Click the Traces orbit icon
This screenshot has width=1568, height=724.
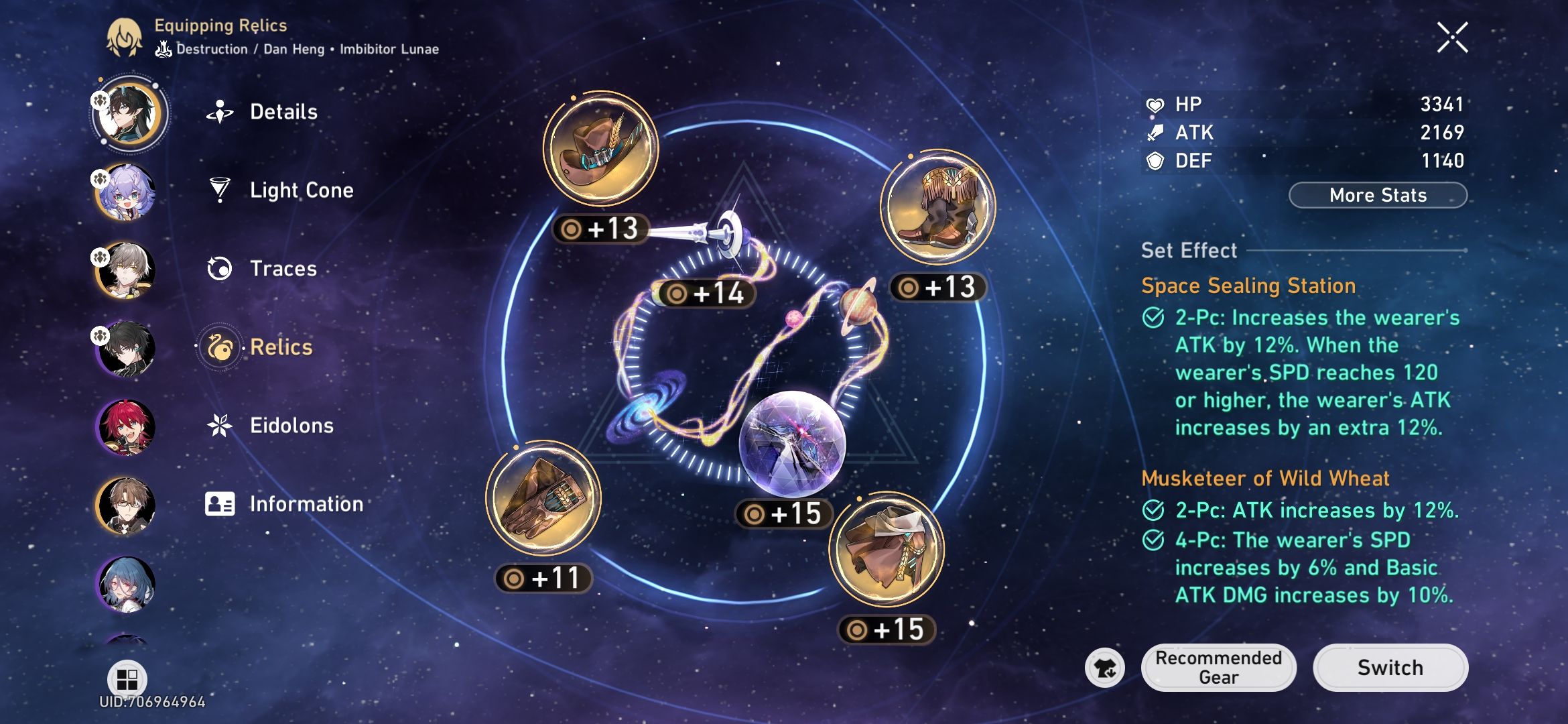220,268
